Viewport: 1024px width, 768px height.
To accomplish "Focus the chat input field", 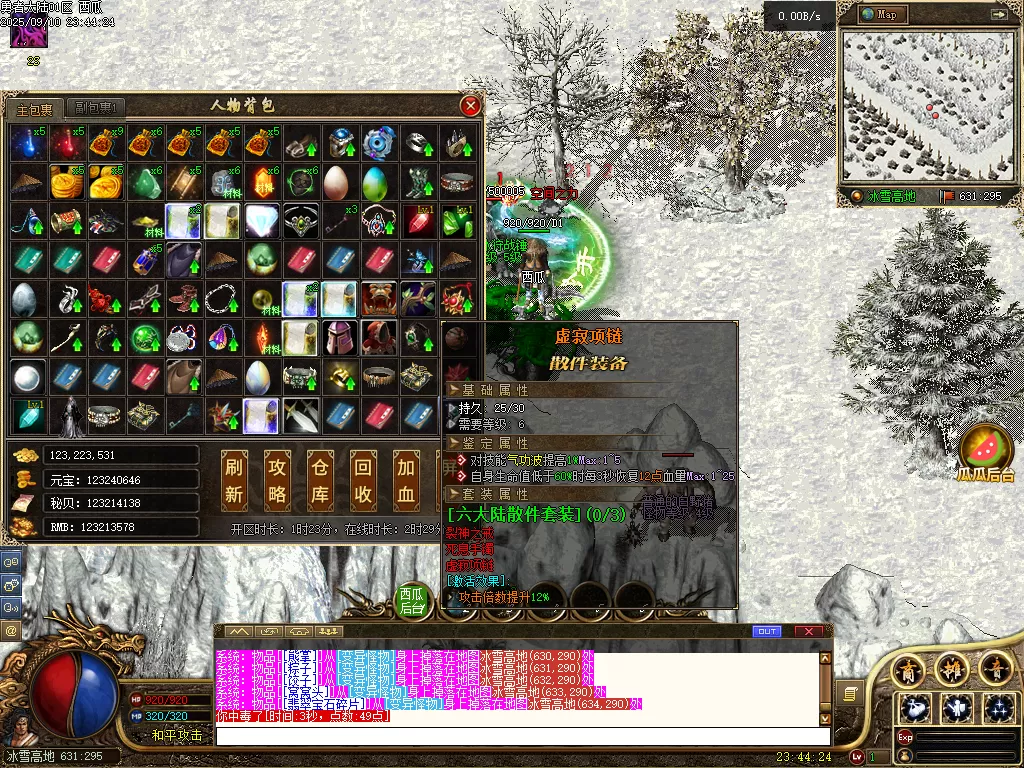I will [x=520, y=736].
